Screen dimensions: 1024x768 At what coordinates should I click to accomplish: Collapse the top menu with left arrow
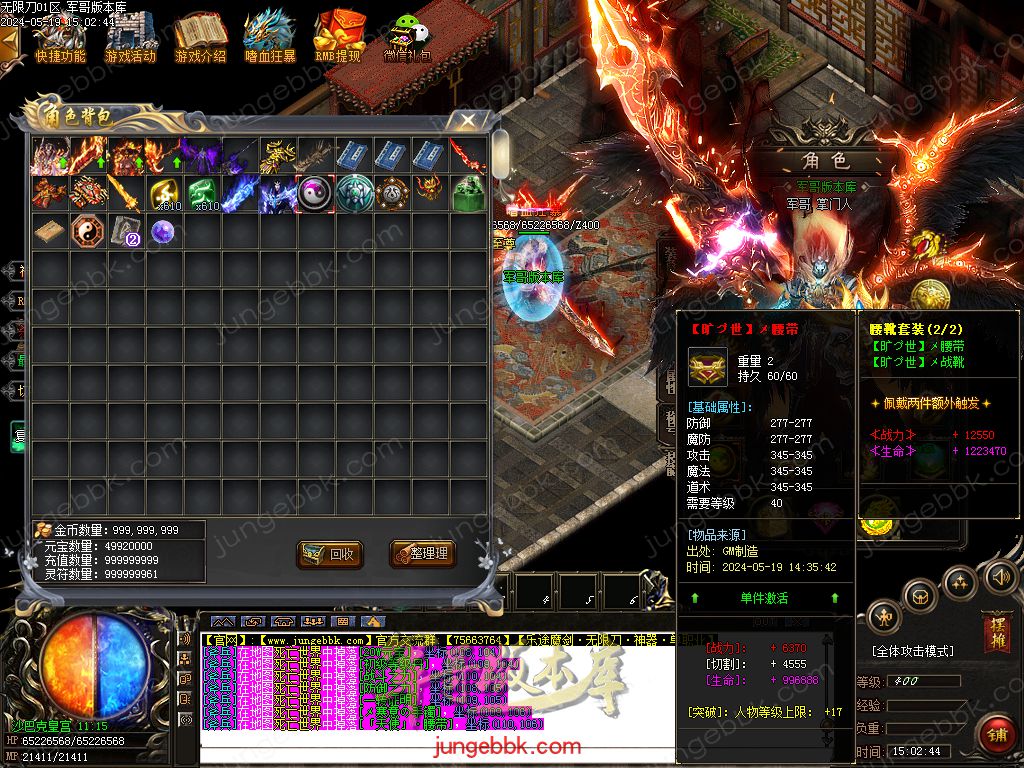point(9,40)
